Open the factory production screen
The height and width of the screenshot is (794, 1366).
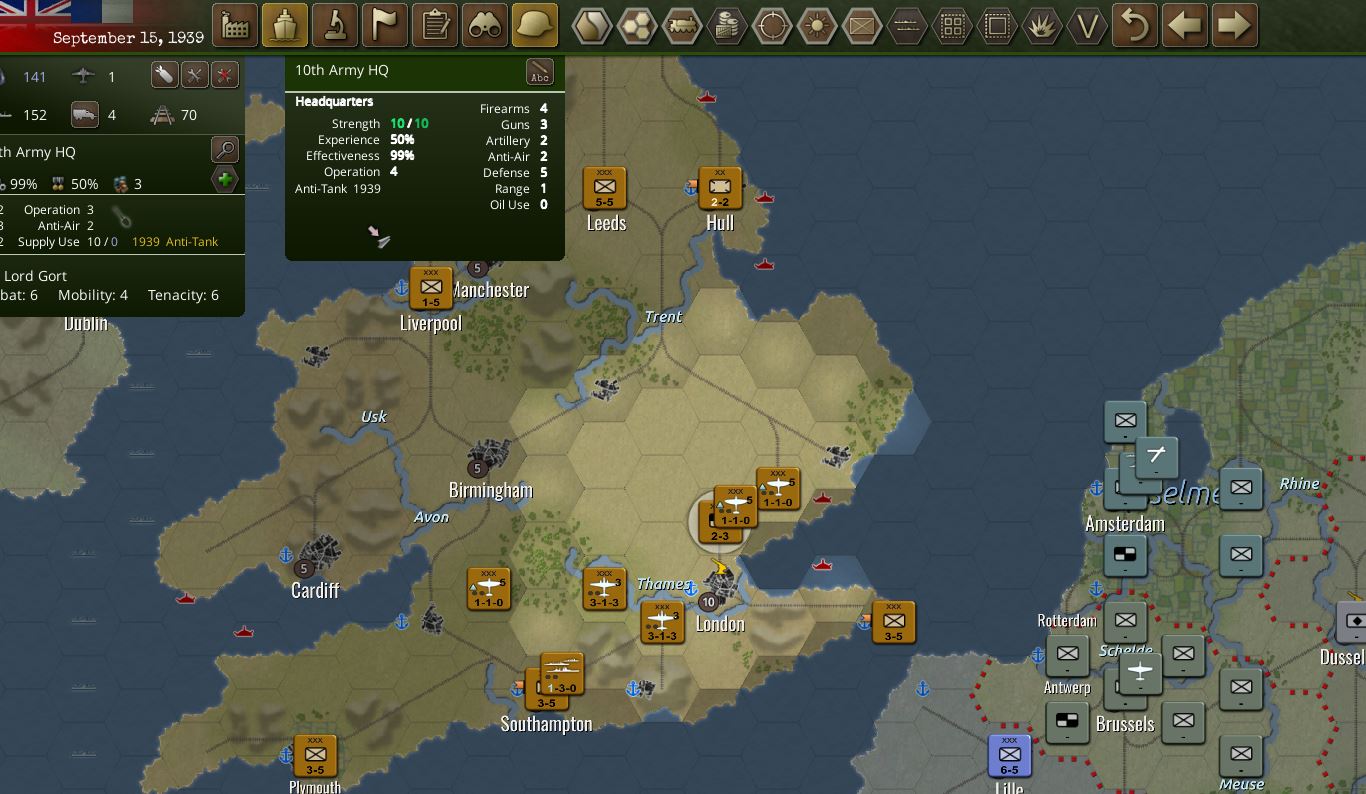click(x=236, y=26)
